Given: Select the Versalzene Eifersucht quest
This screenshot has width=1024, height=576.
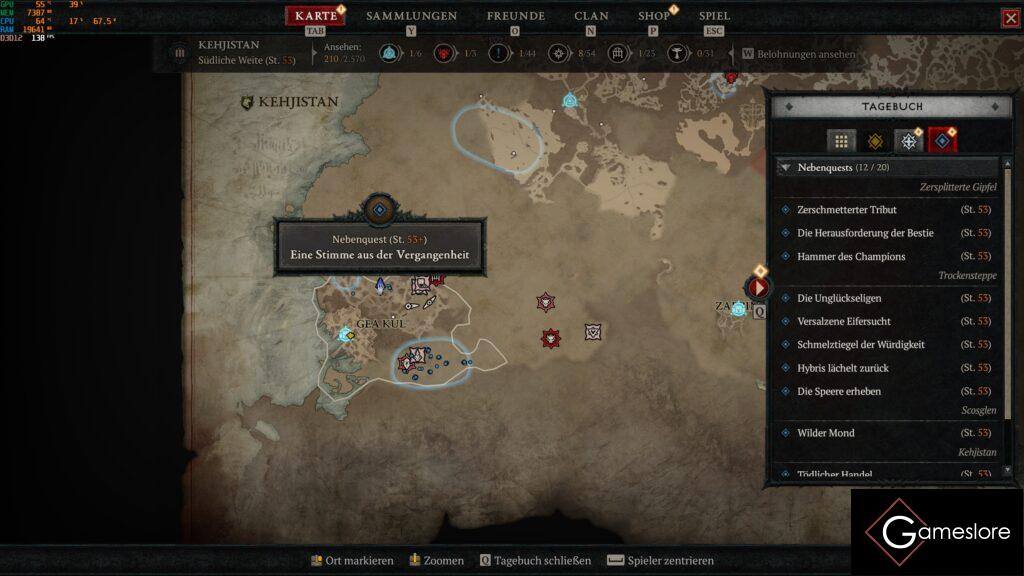Looking at the screenshot, I should [x=844, y=321].
